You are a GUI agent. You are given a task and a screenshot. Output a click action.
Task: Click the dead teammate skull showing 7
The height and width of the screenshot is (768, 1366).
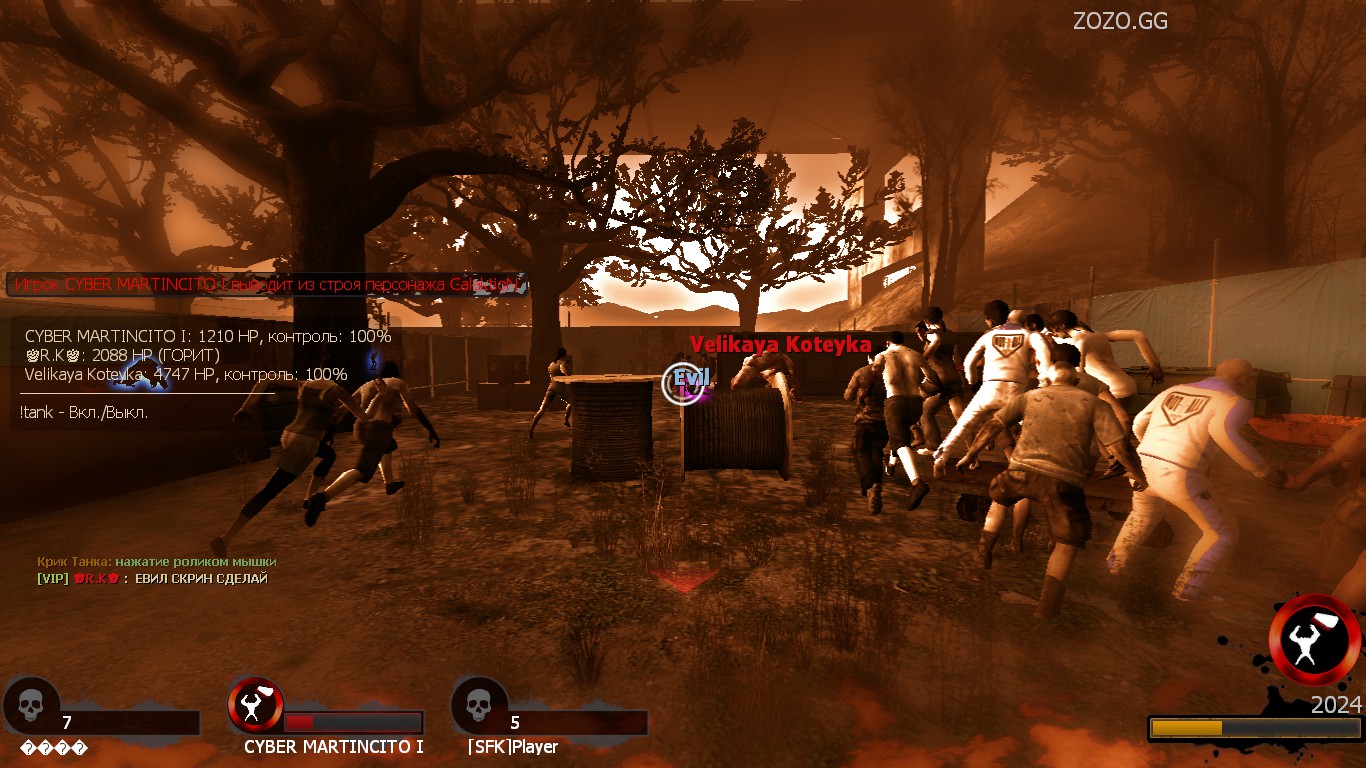point(30,705)
